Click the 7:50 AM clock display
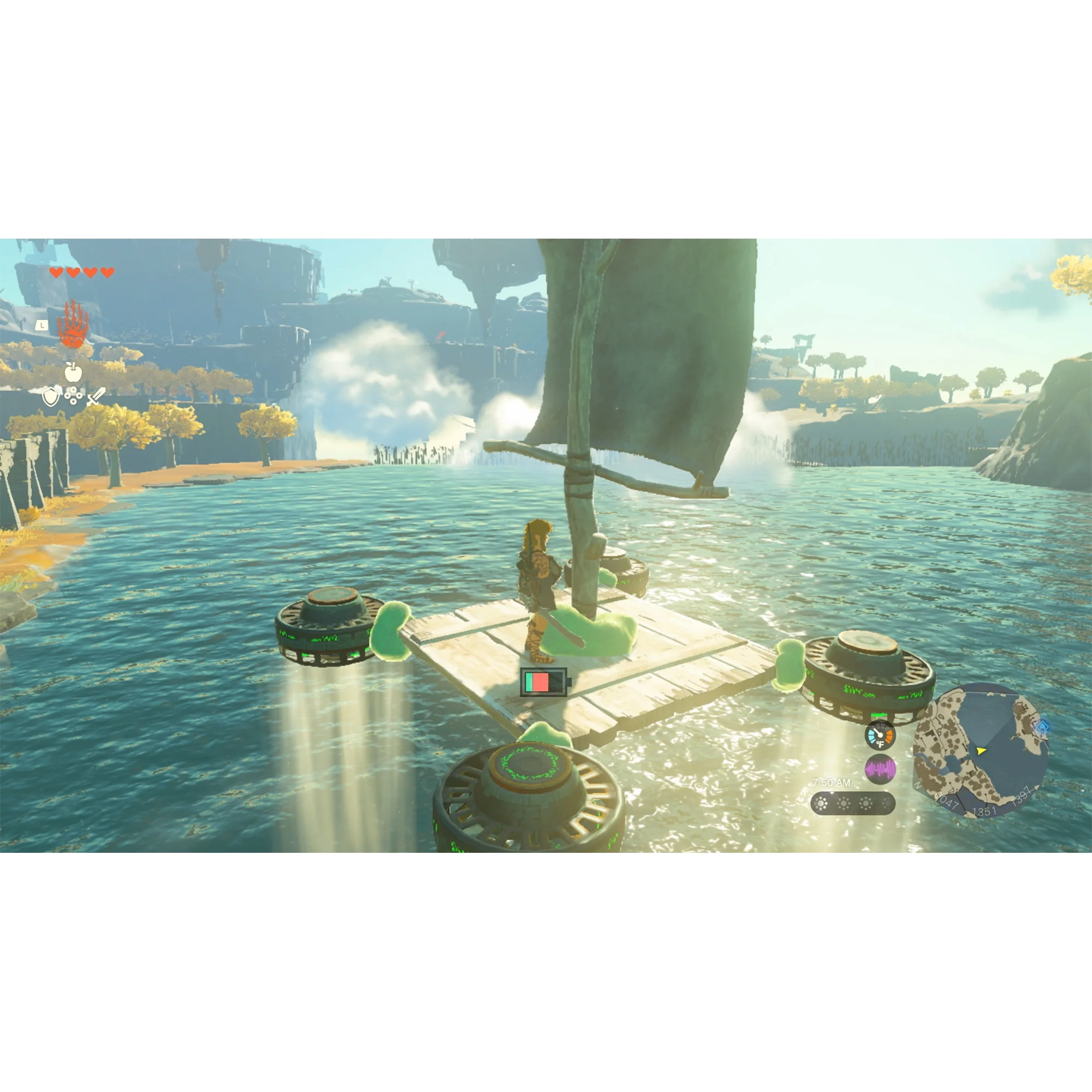Image resolution: width=1092 pixels, height=1092 pixels. 832,782
